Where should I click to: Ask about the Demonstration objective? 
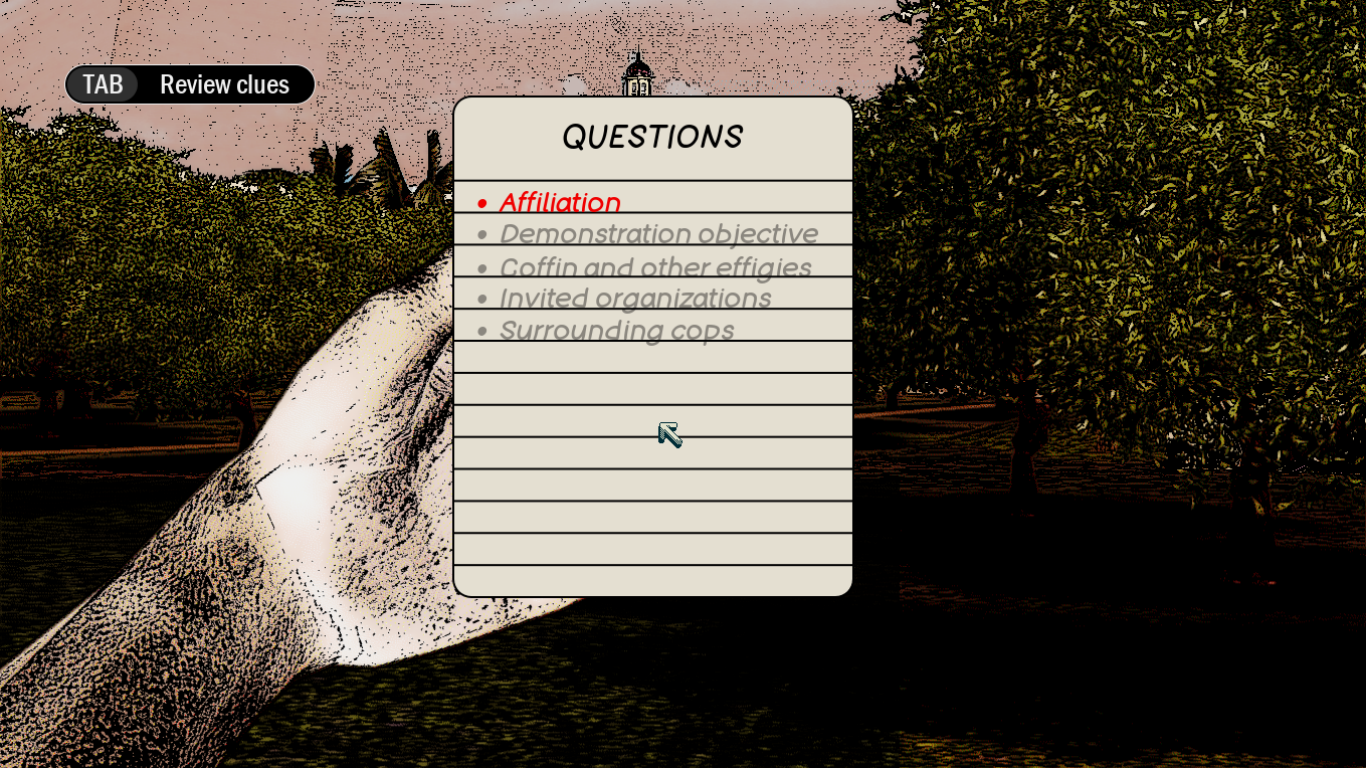660,234
